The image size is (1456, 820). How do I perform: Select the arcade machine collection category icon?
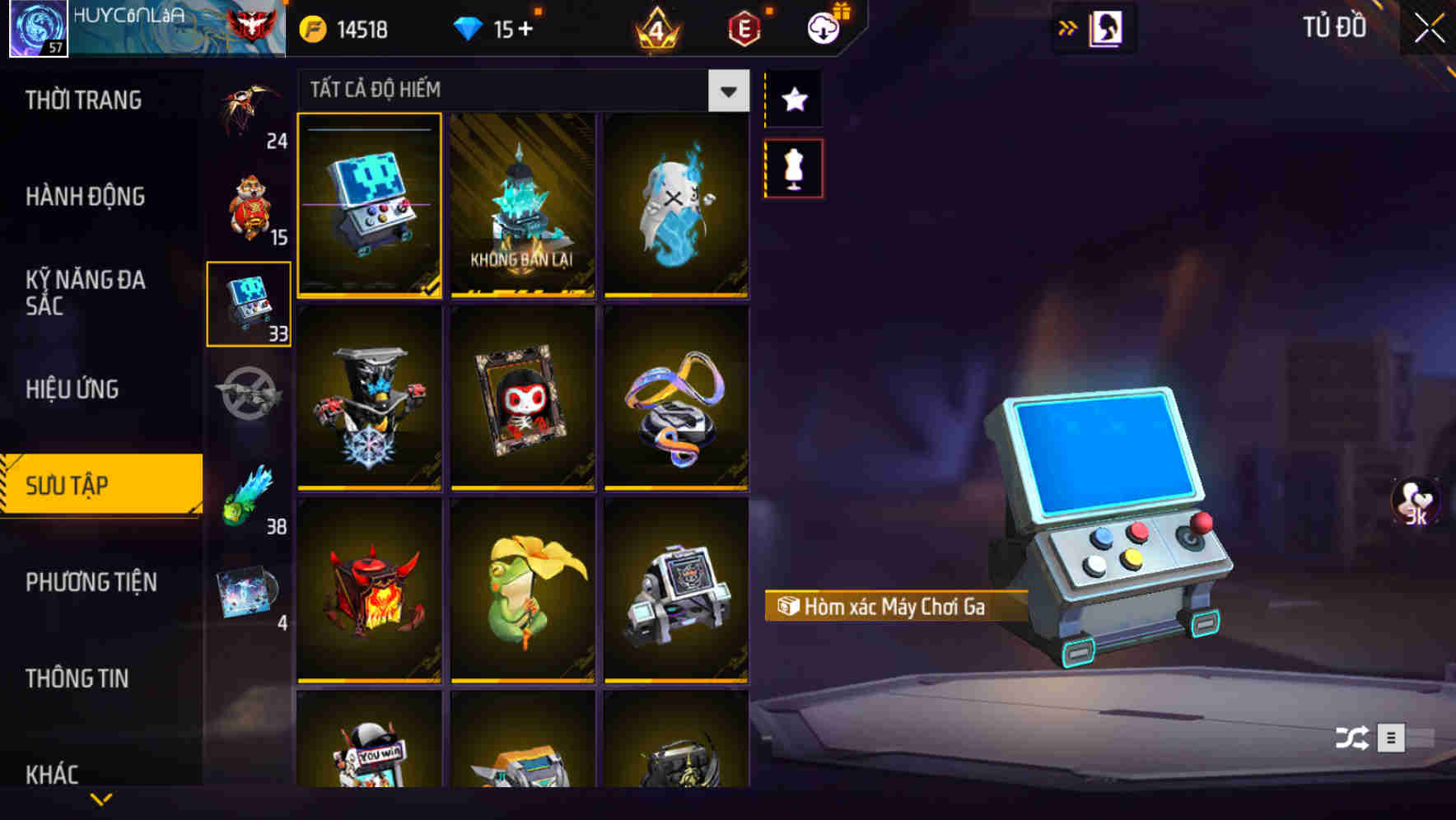tap(249, 305)
